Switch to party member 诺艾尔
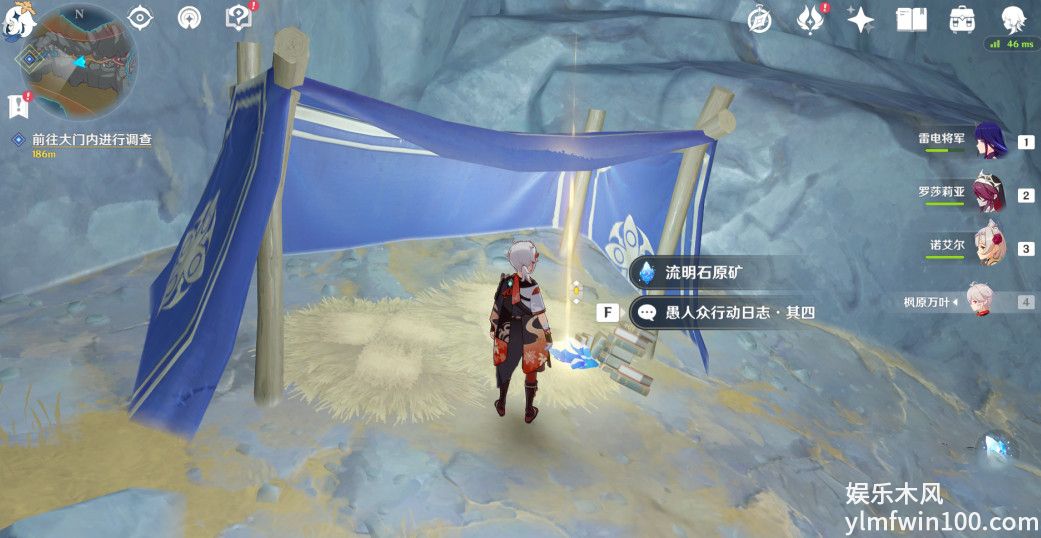Screen dimensions: 1041x538 click(990, 248)
